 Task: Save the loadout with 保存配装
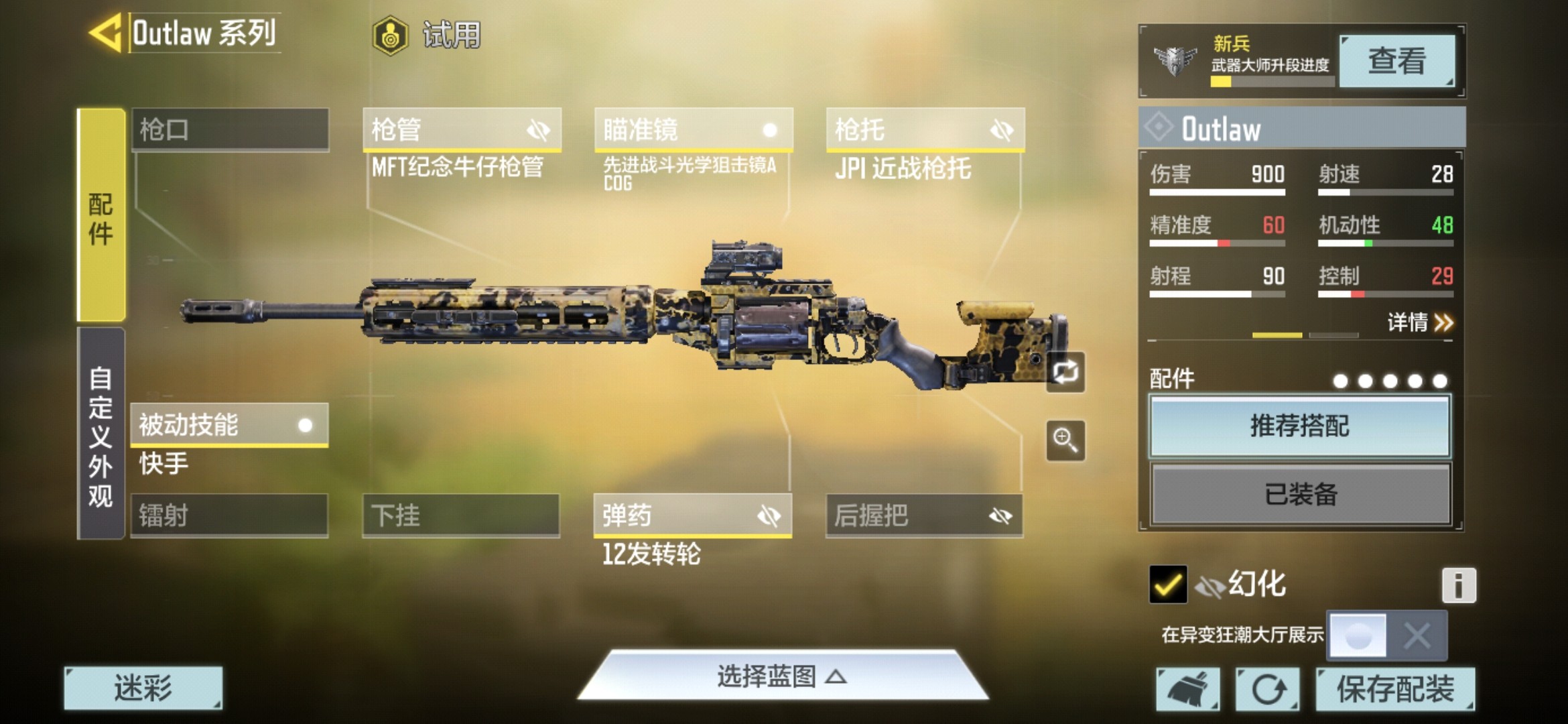click(x=1395, y=688)
